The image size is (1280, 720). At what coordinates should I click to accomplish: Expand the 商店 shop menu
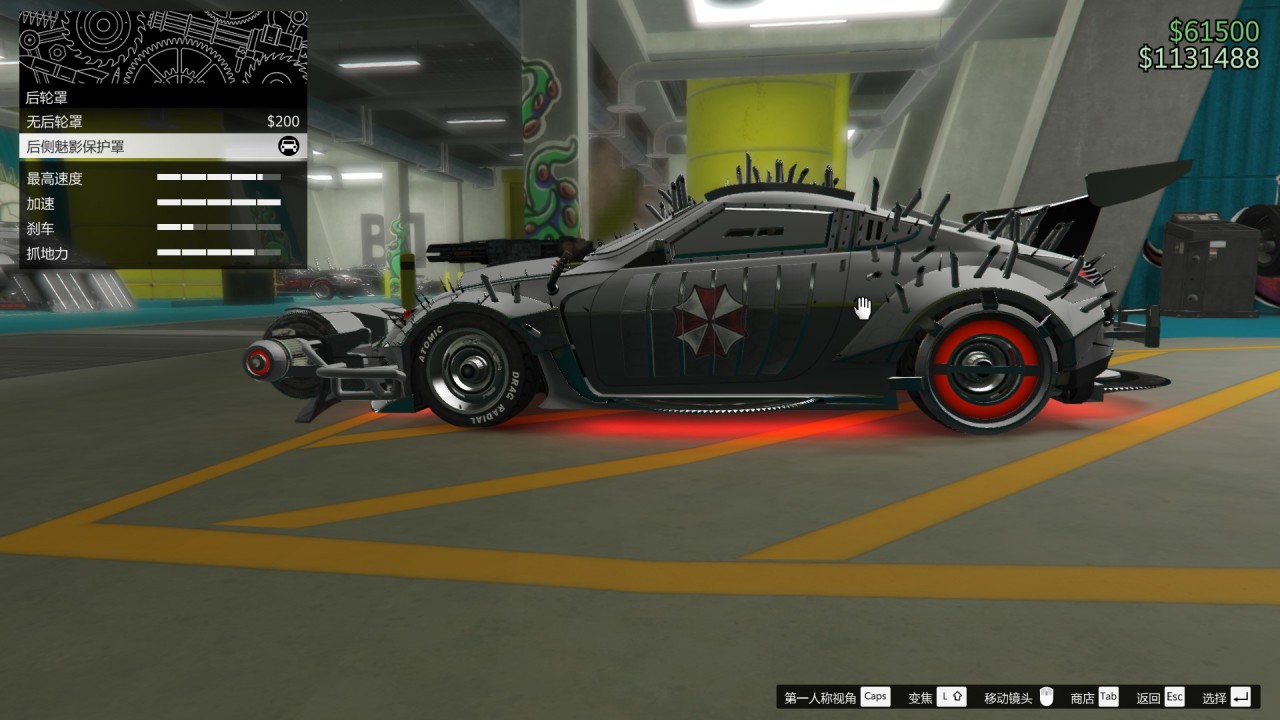coord(1085,696)
